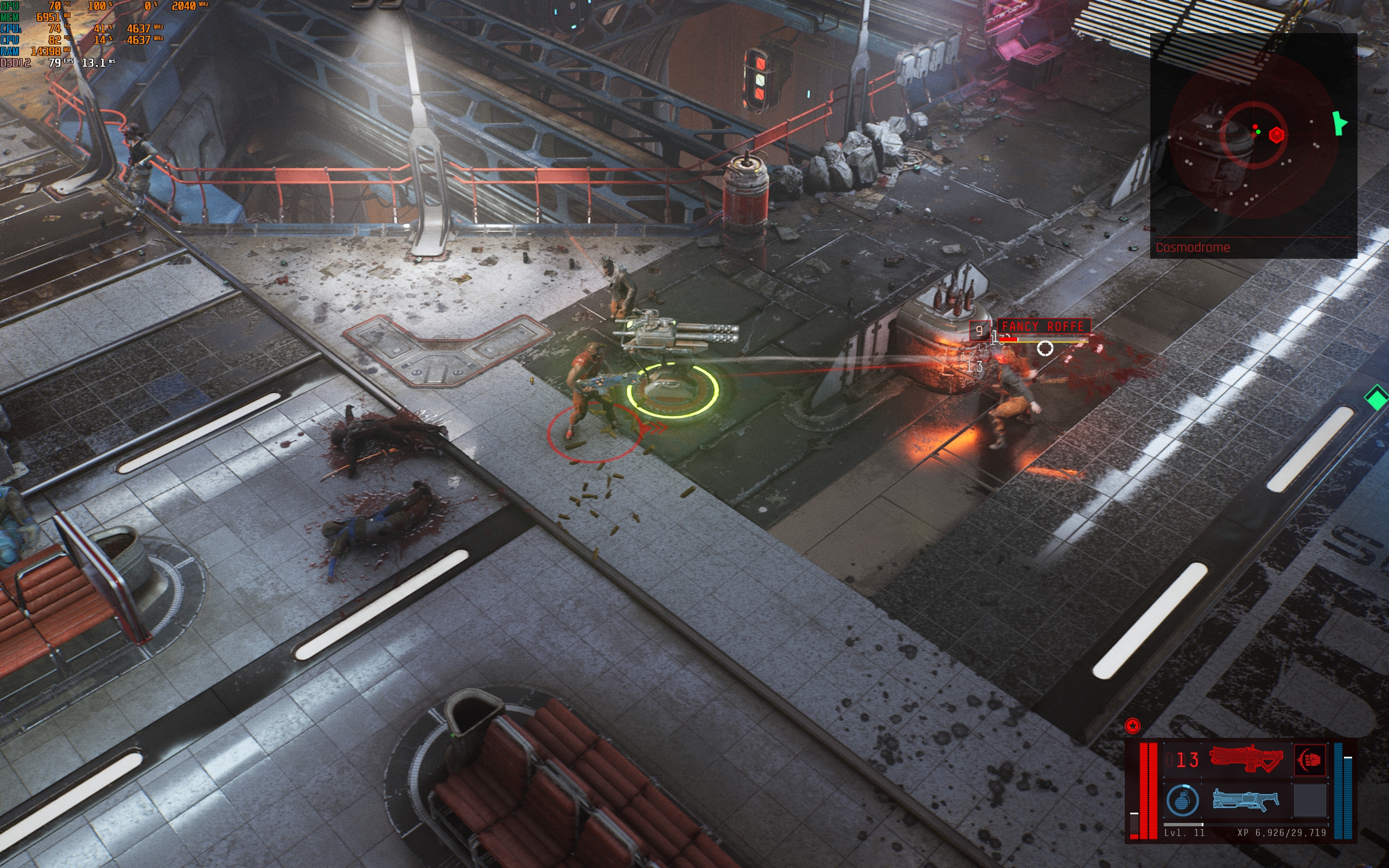Viewport: 1389px width, 868px height.
Task: Click the red hexagon marker on minimap
Action: 1276,136
